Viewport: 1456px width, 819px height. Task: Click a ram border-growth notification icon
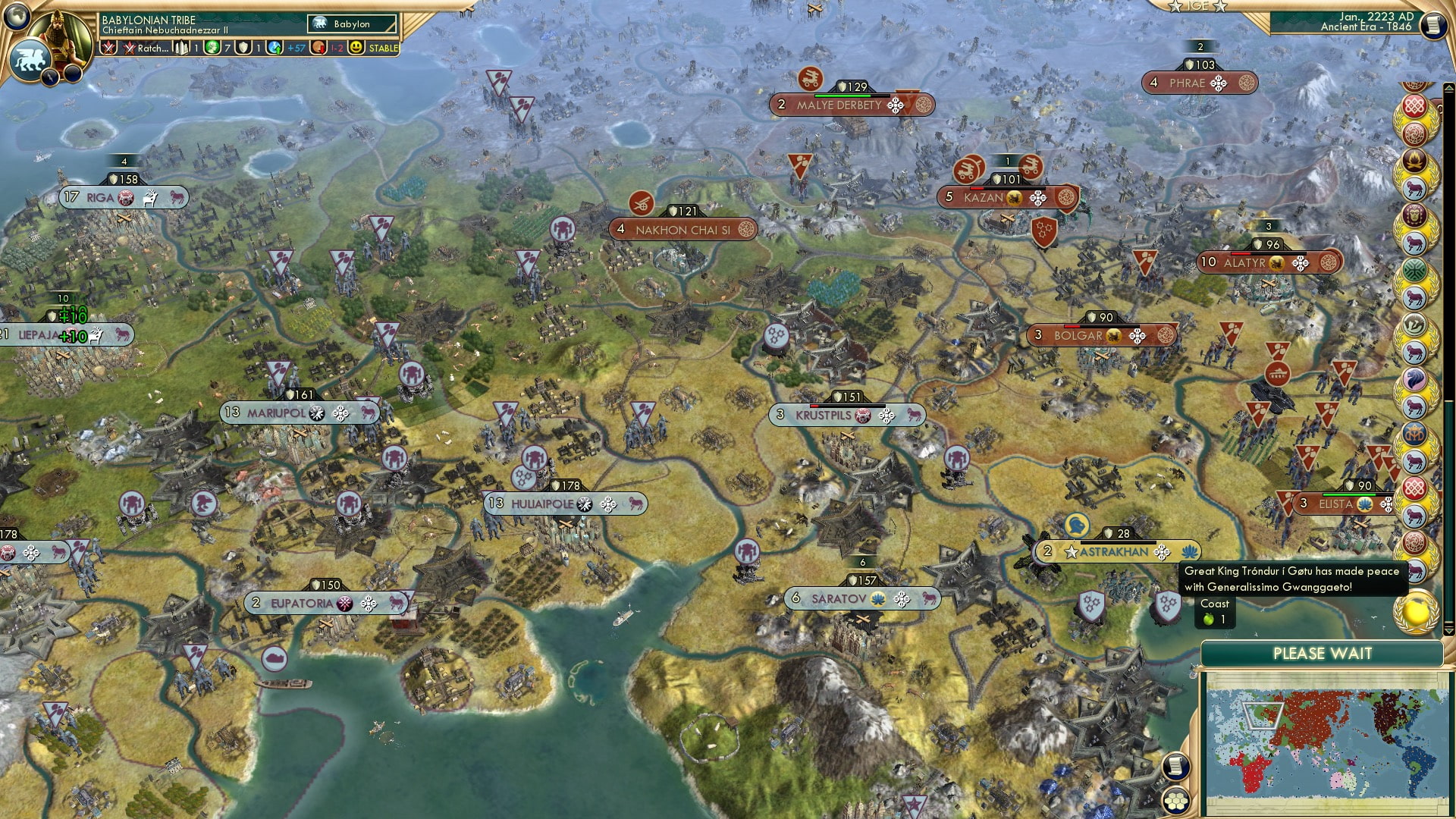point(1415,190)
